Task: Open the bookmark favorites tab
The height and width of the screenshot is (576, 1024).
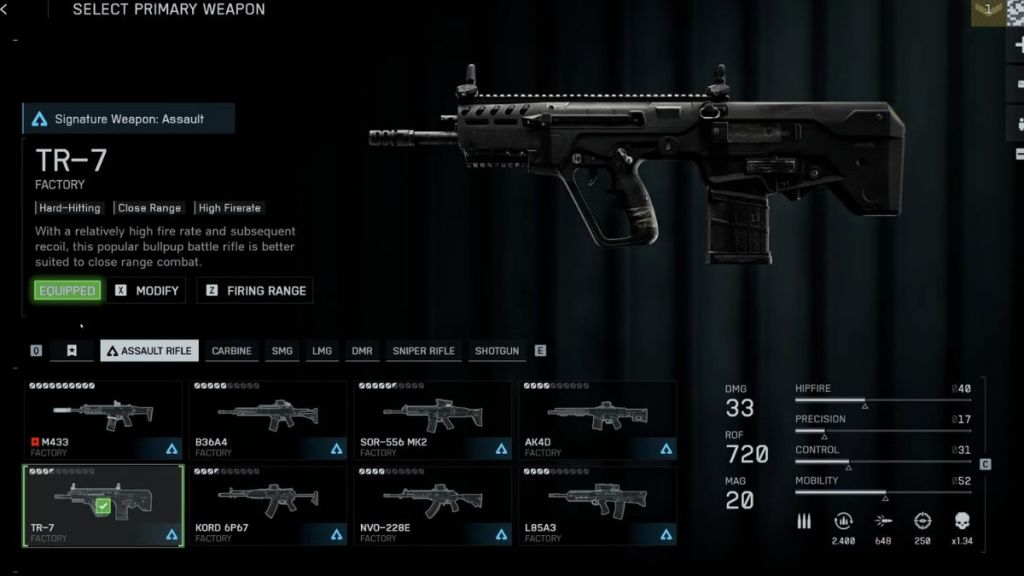Action: click(x=72, y=351)
